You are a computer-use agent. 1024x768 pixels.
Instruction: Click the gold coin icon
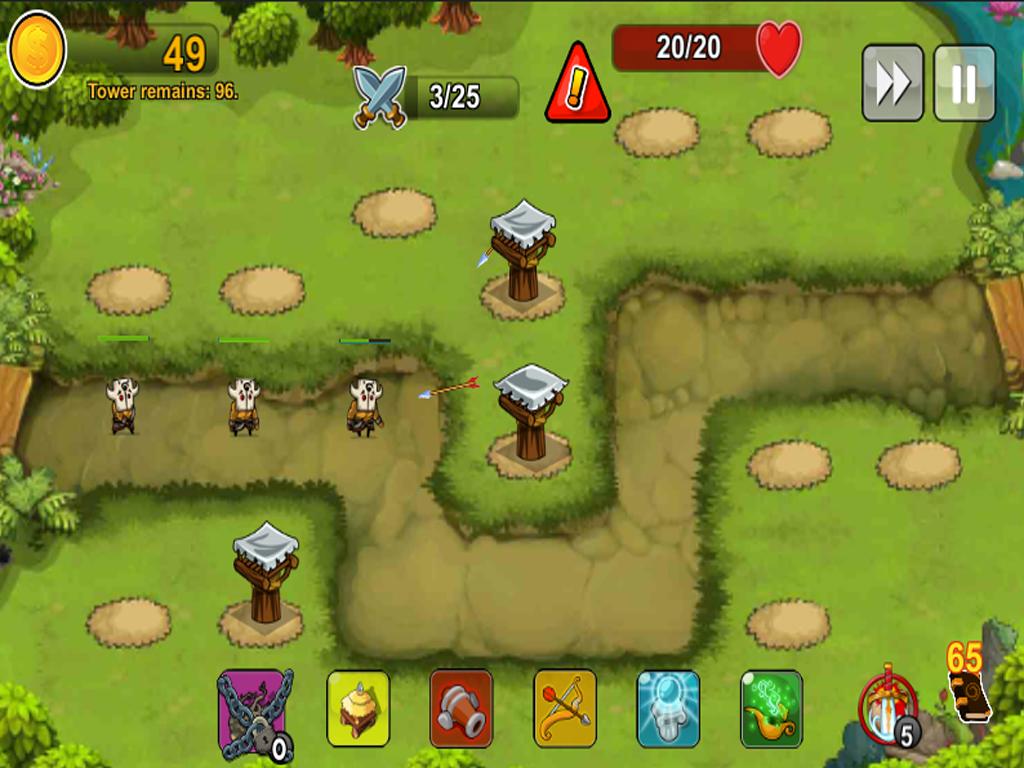point(37,49)
